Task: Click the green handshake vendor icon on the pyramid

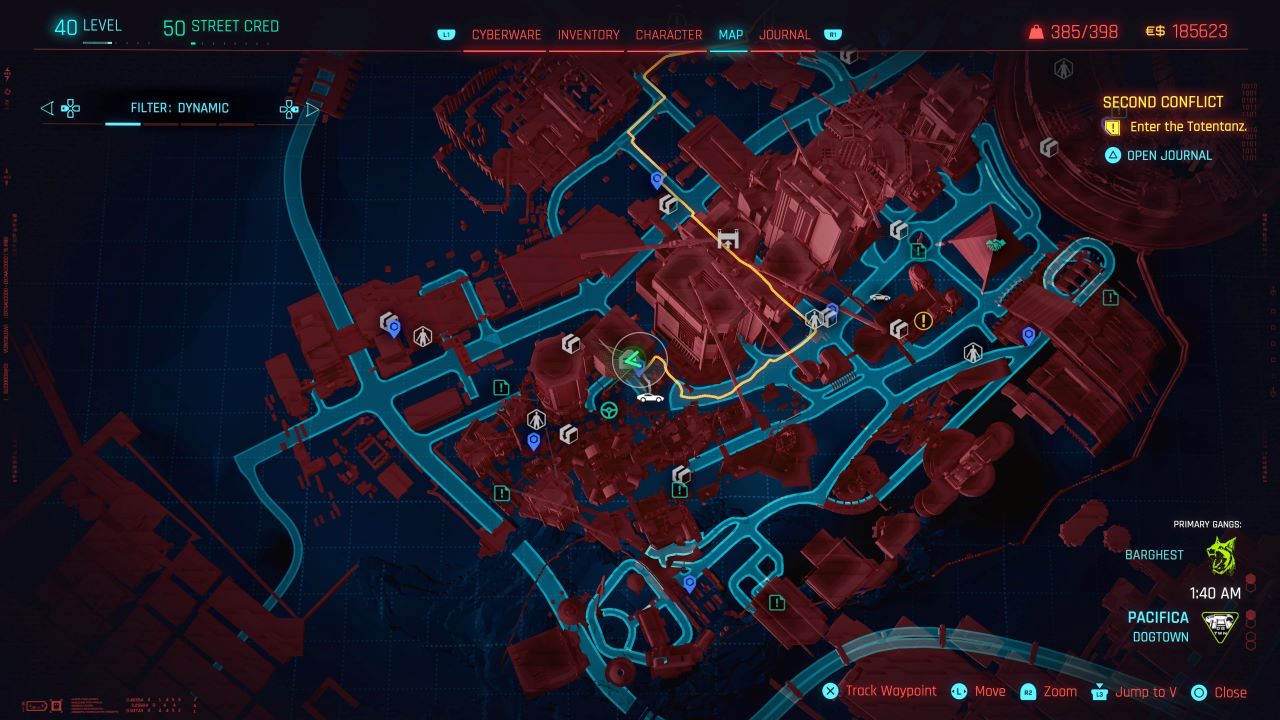Action: point(995,243)
